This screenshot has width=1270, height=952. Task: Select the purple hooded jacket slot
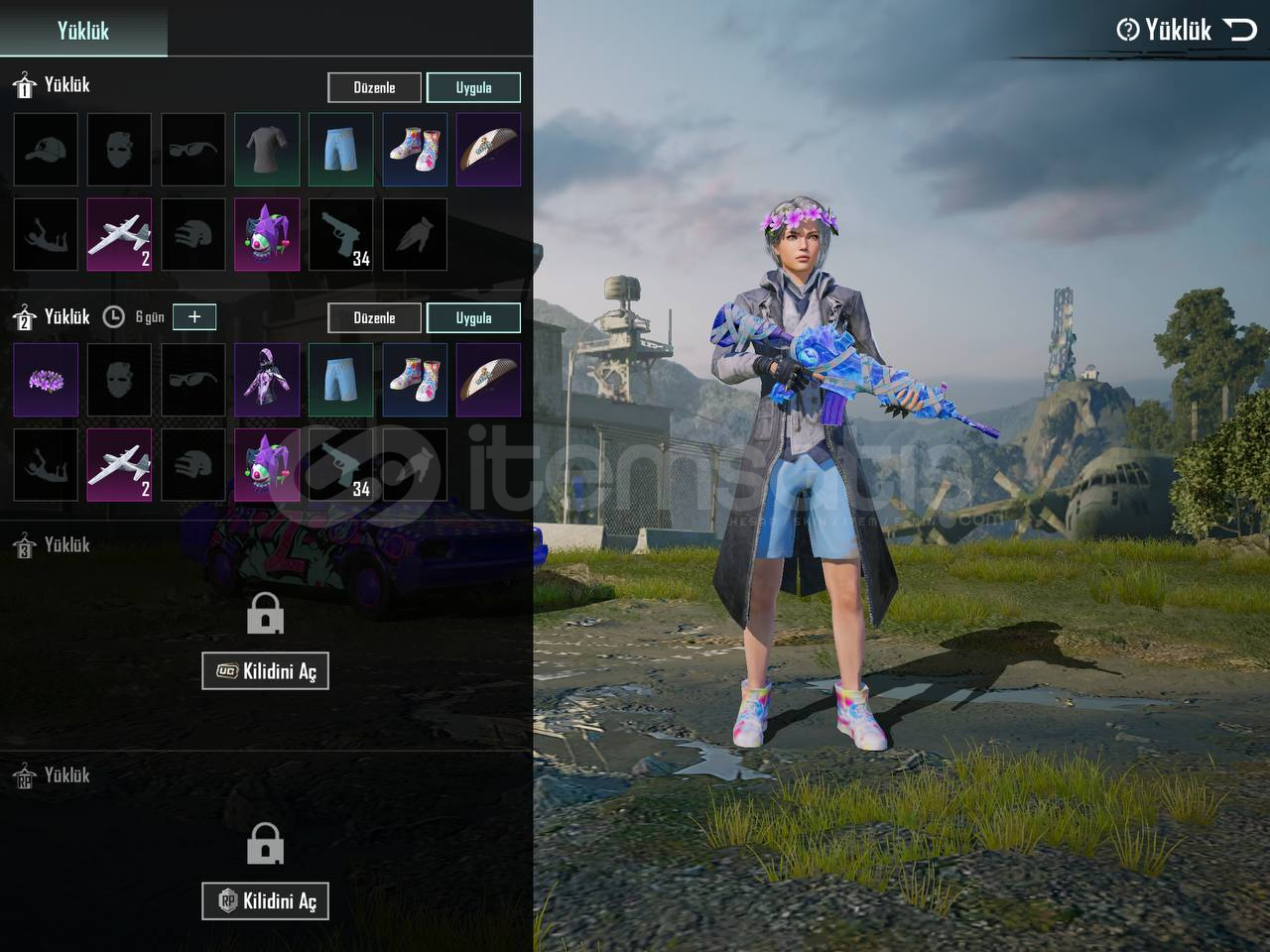pos(267,380)
